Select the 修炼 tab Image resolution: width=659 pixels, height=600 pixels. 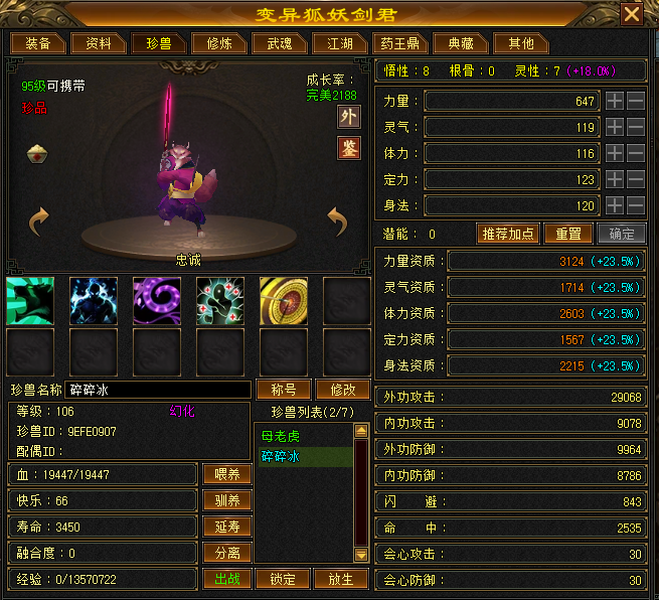coord(219,44)
